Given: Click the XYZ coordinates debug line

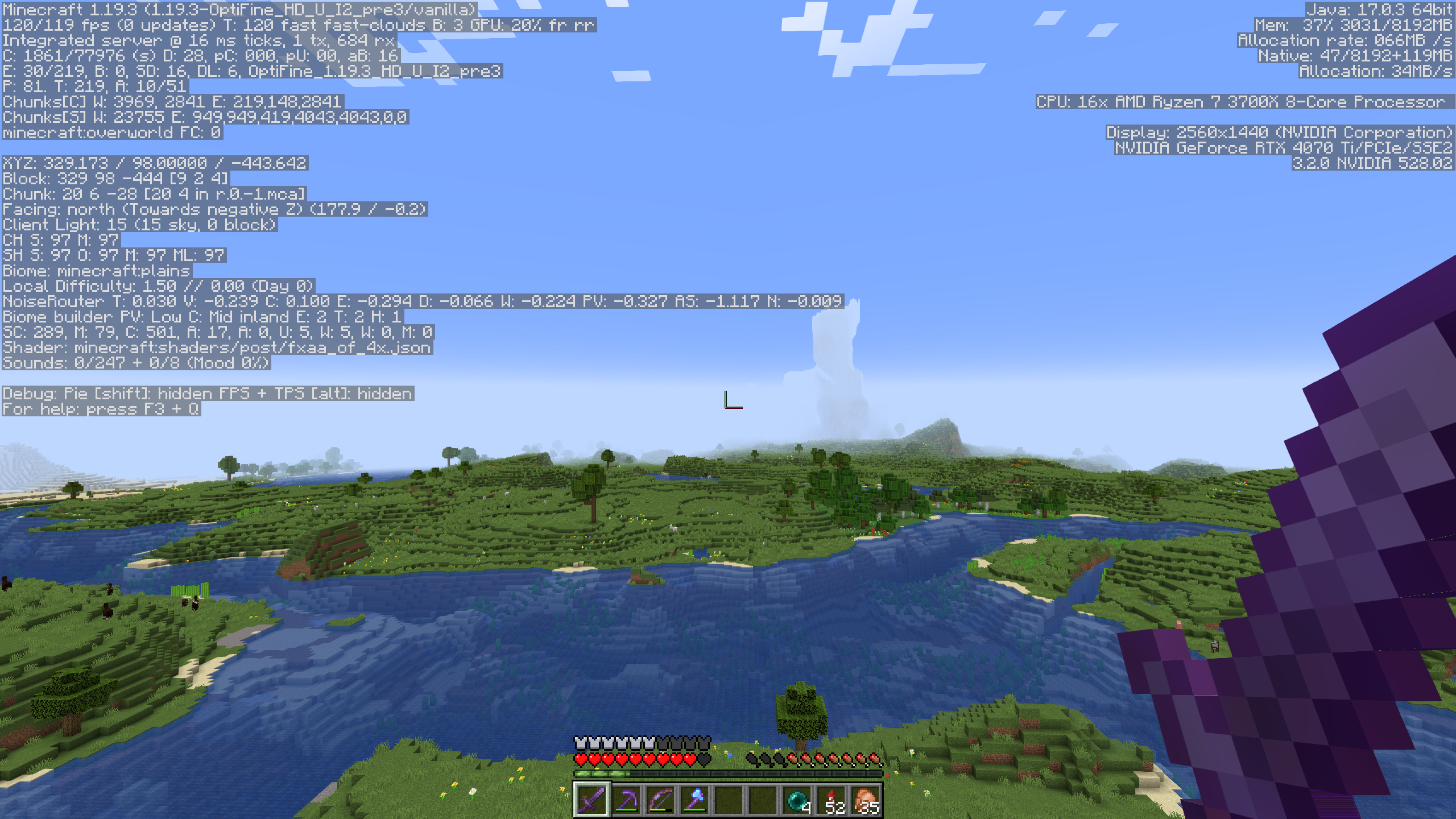Looking at the screenshot, I should 154,163.
